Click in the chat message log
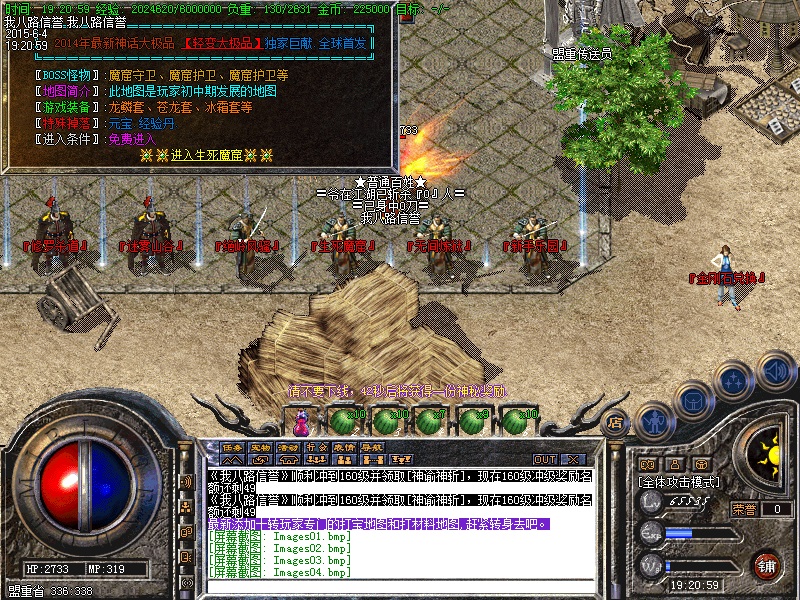 400,500
